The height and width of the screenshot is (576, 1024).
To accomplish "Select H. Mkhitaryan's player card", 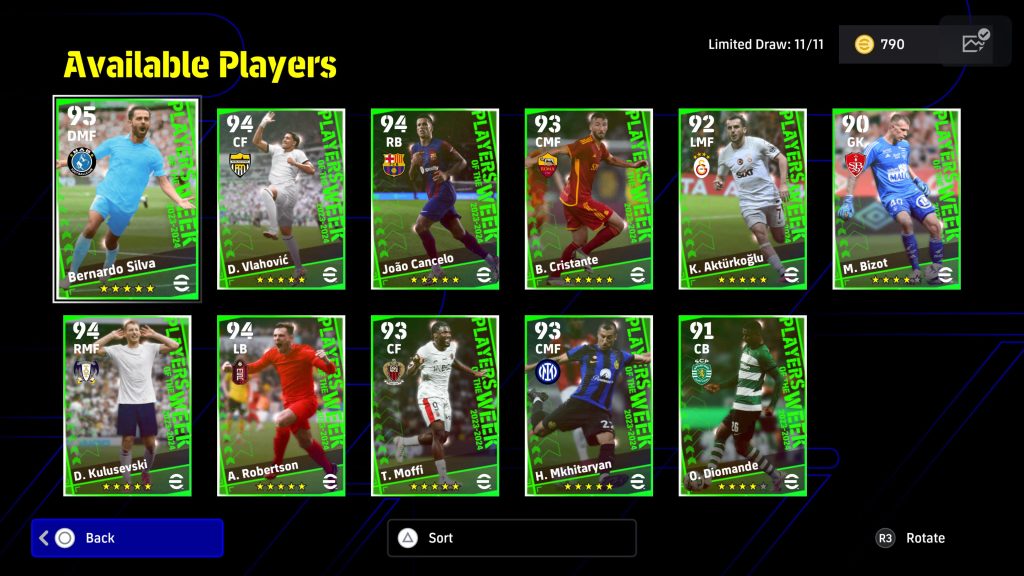I will point(589,406).
